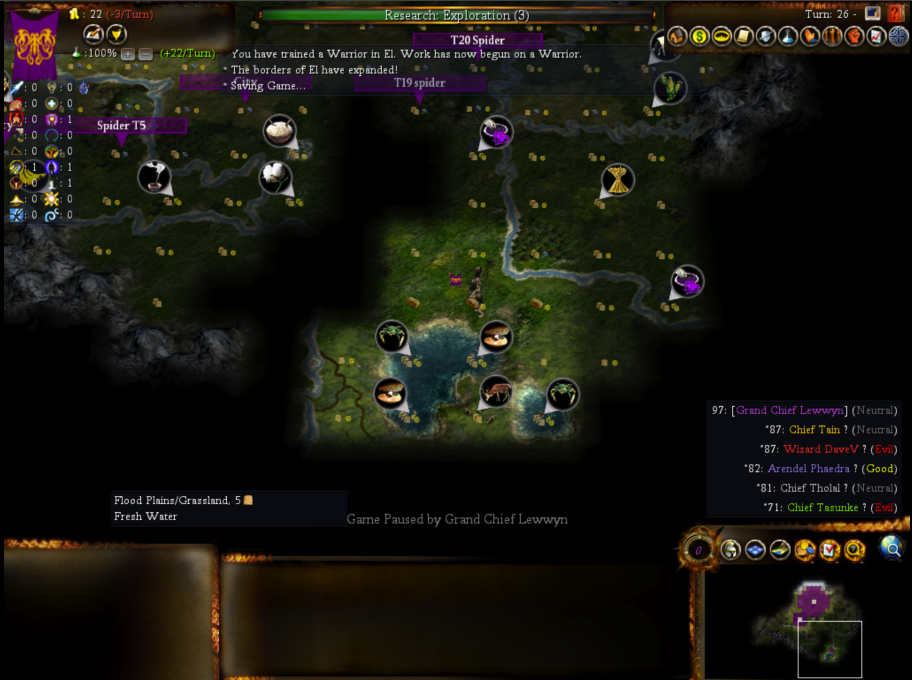Select Chief Tain in the scoreboard
Image resolution: width=912 pixels, height=680 pixels.
pos(814,429)
